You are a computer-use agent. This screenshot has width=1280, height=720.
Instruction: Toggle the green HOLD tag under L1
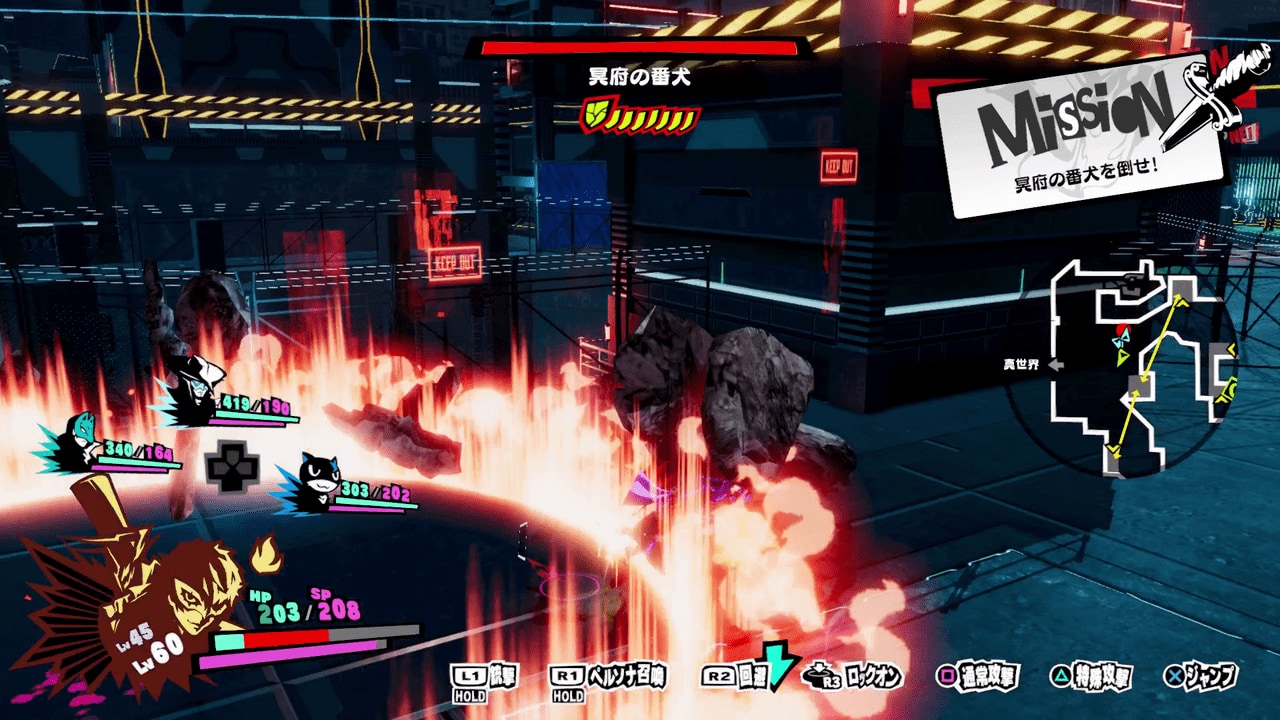coord(468,691)
